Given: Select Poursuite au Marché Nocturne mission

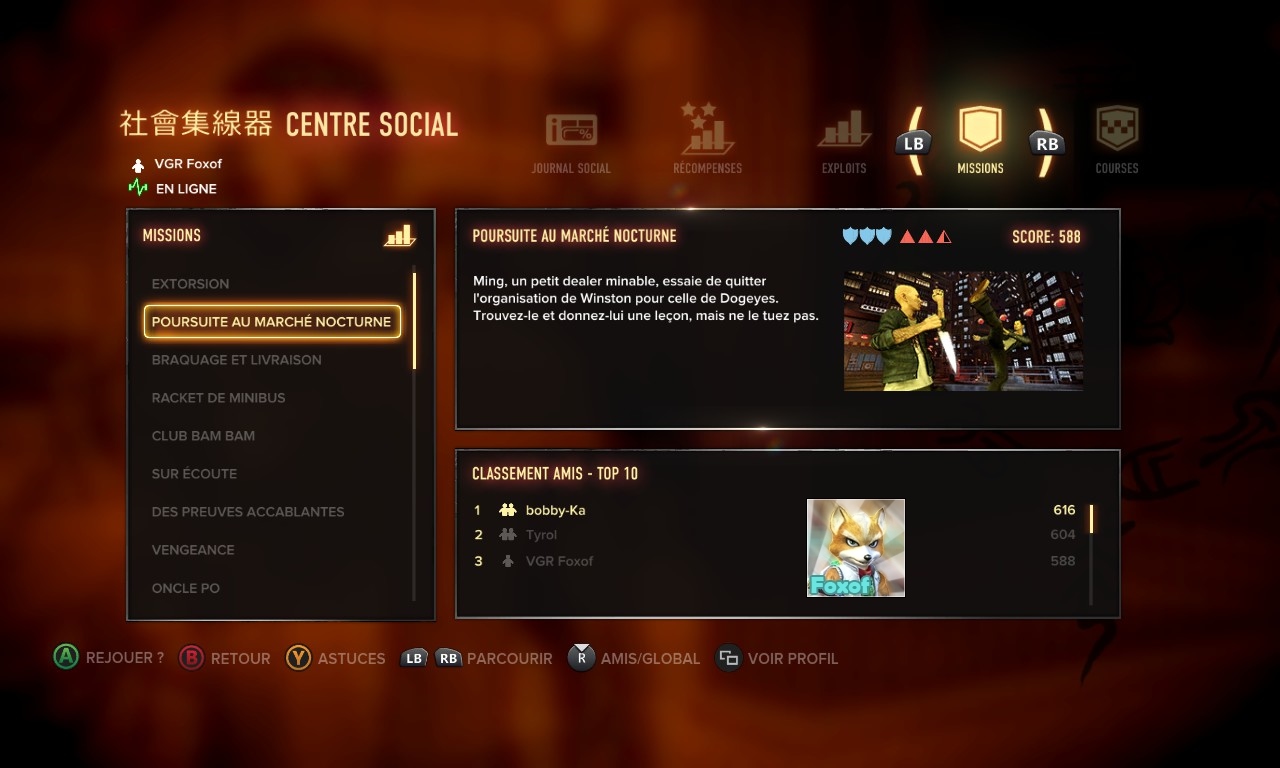Looking at the screenshot, I should (x=271, y=322).
